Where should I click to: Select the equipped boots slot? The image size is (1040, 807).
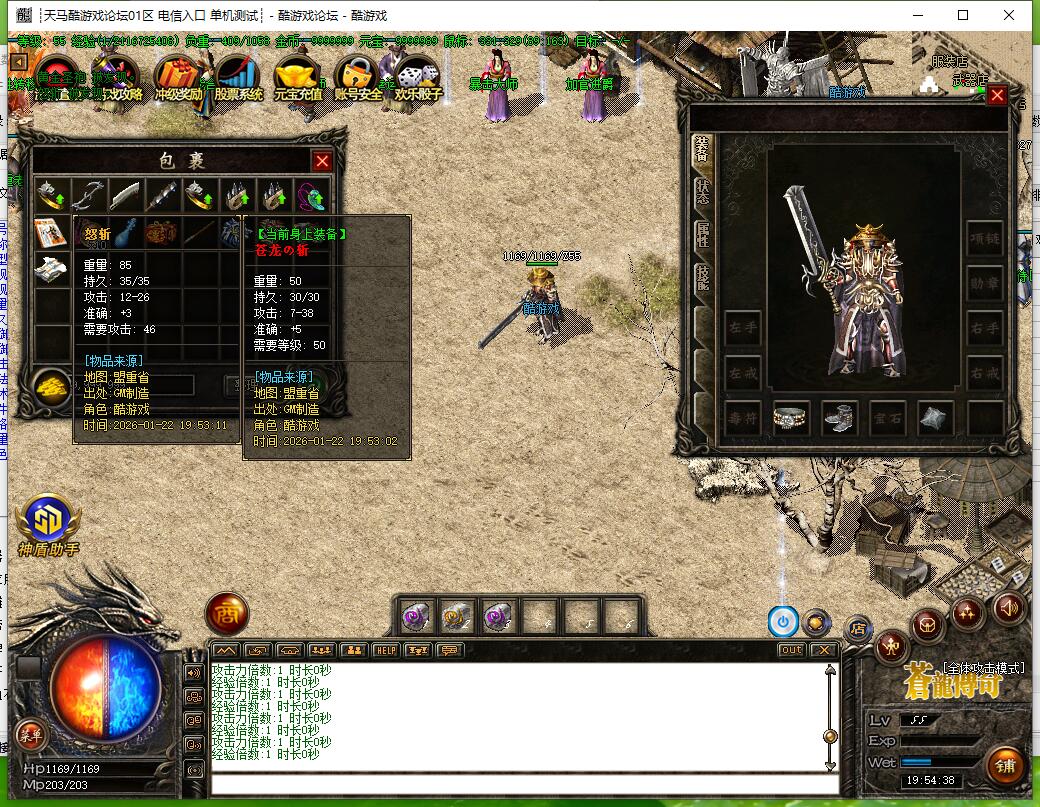tap(839, 418)
